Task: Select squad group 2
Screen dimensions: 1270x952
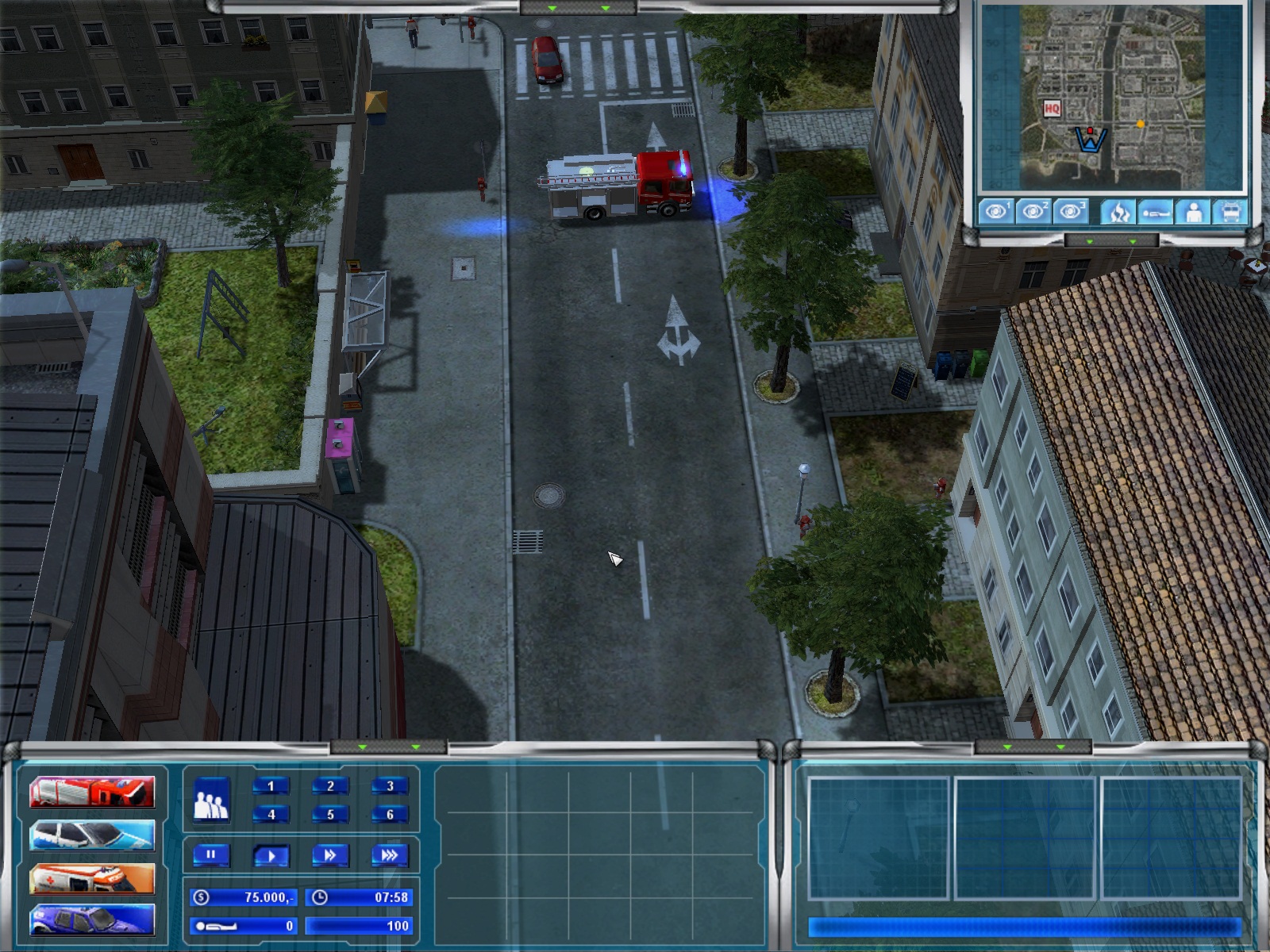Action: 330,786
